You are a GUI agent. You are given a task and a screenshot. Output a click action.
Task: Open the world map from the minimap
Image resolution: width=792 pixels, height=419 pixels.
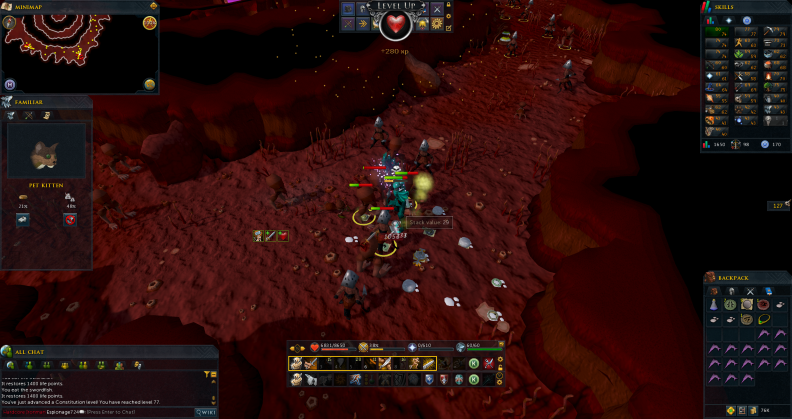(x=150, y=84)
